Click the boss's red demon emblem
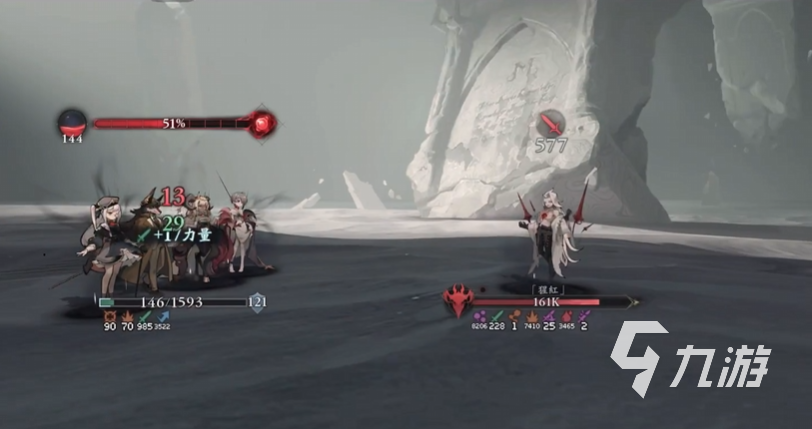The image size is (812, 429). [460, 300]
